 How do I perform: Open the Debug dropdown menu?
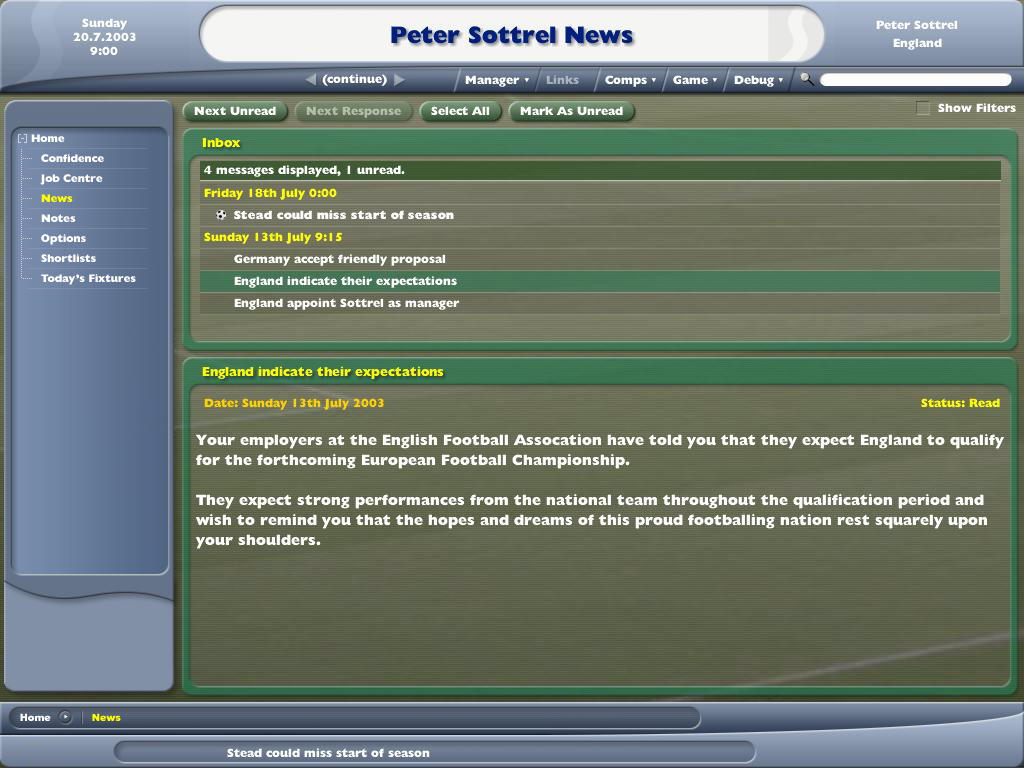pyautogui.click(x=758, y=80)
